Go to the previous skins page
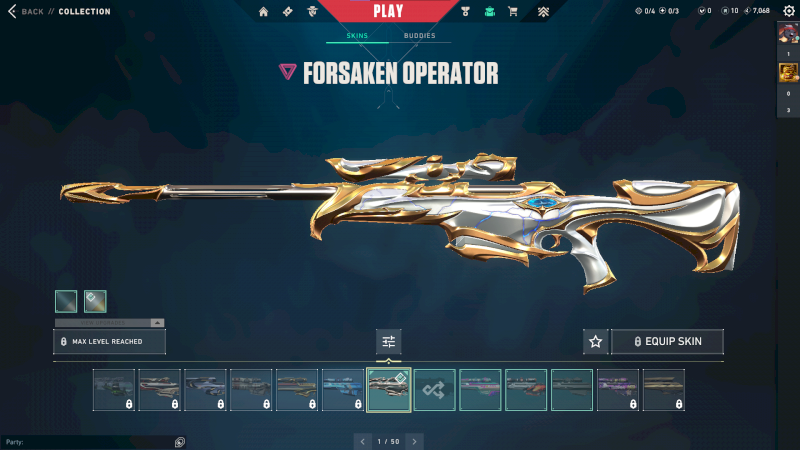The image size is (800, 450). [362, 441]
